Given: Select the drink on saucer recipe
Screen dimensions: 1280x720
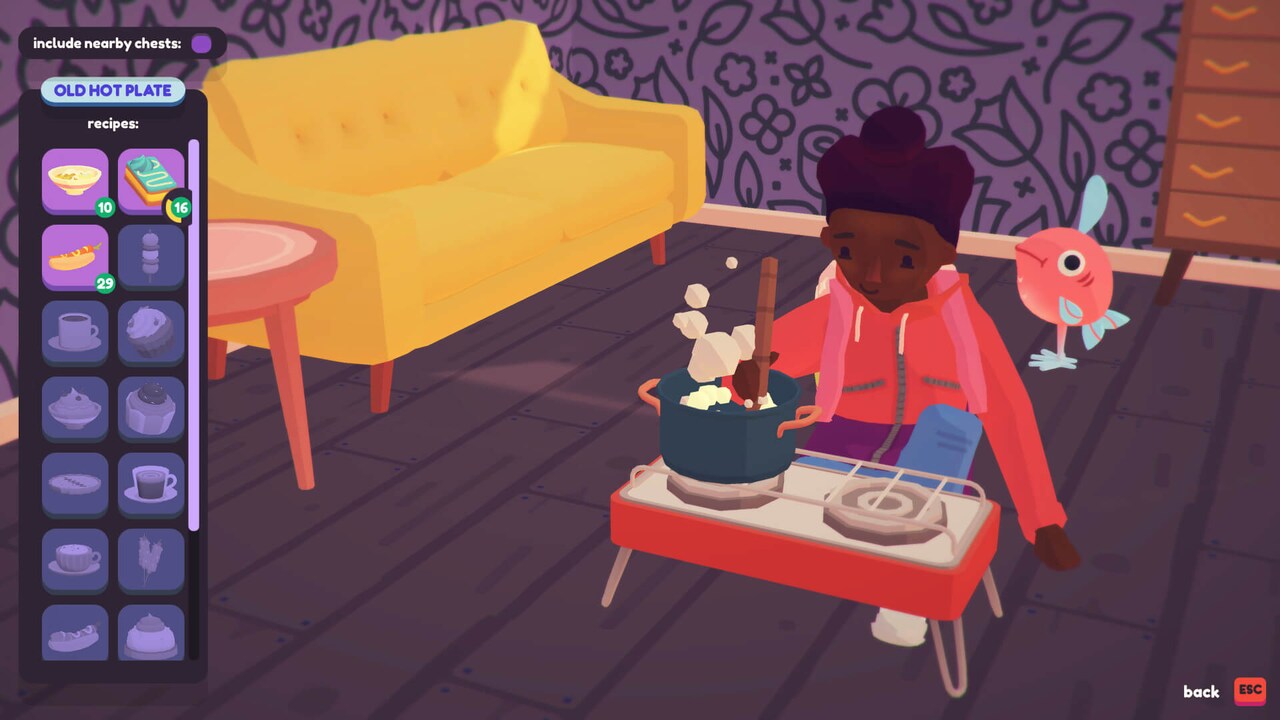Looking at the screenshot, I should [151, 484].
